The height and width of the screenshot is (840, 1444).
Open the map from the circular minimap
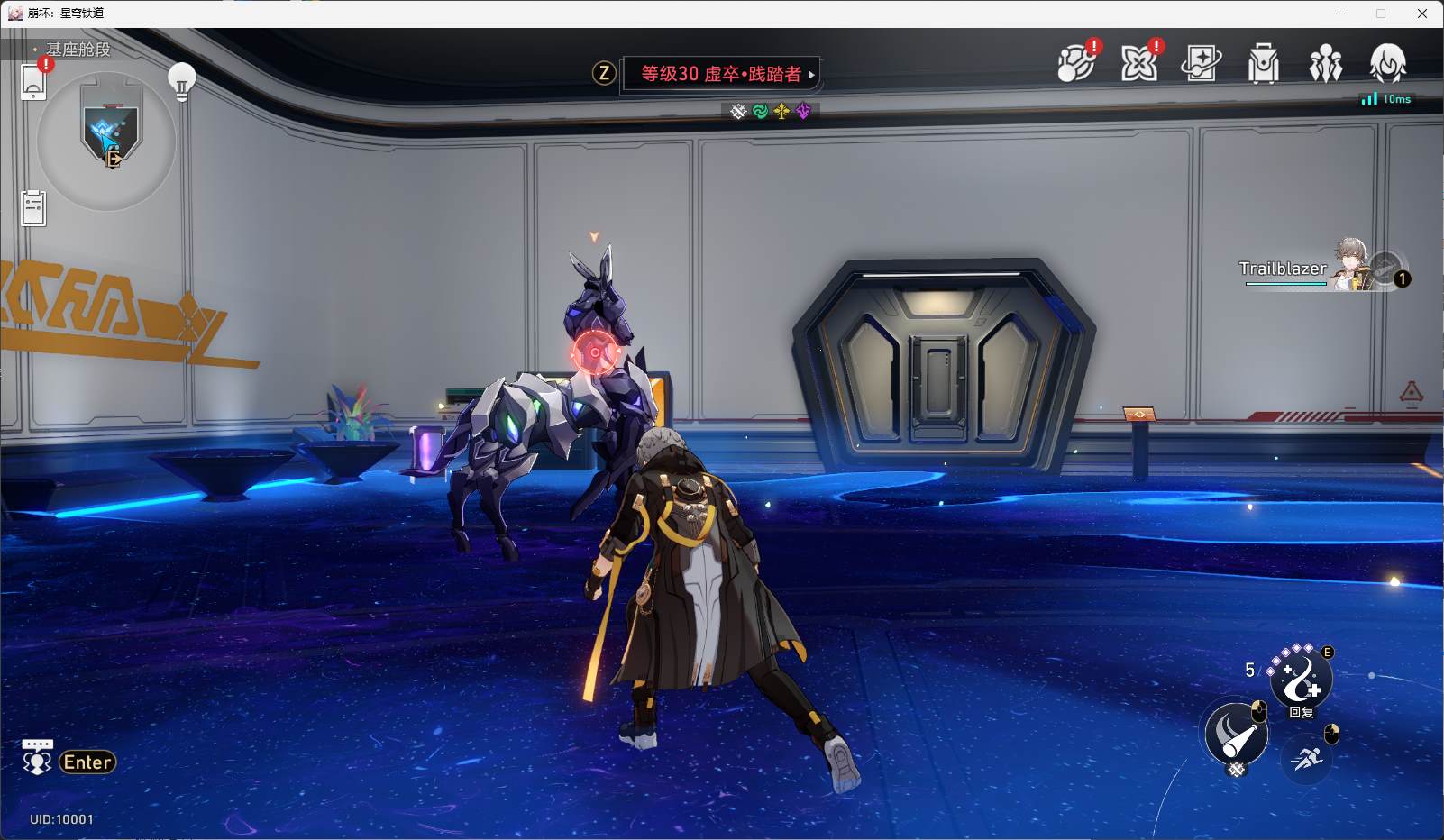[x=106, y=142]
